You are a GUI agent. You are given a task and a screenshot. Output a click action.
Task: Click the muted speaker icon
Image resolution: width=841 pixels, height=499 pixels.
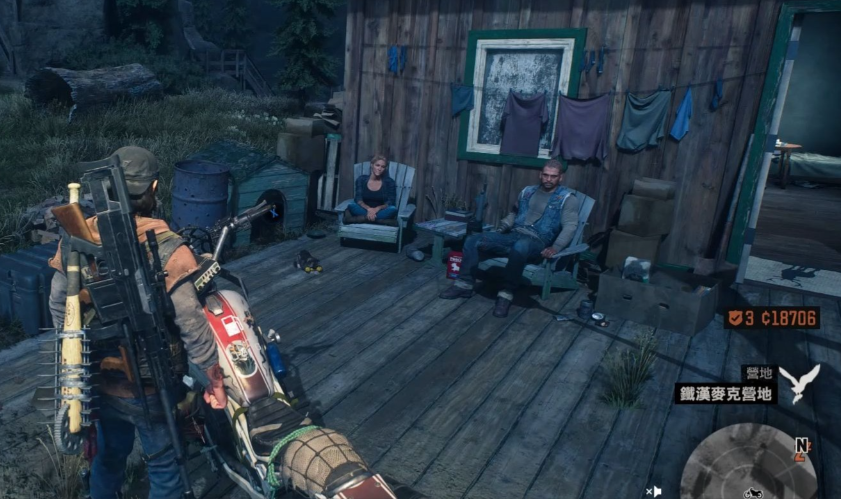[653, 491]
